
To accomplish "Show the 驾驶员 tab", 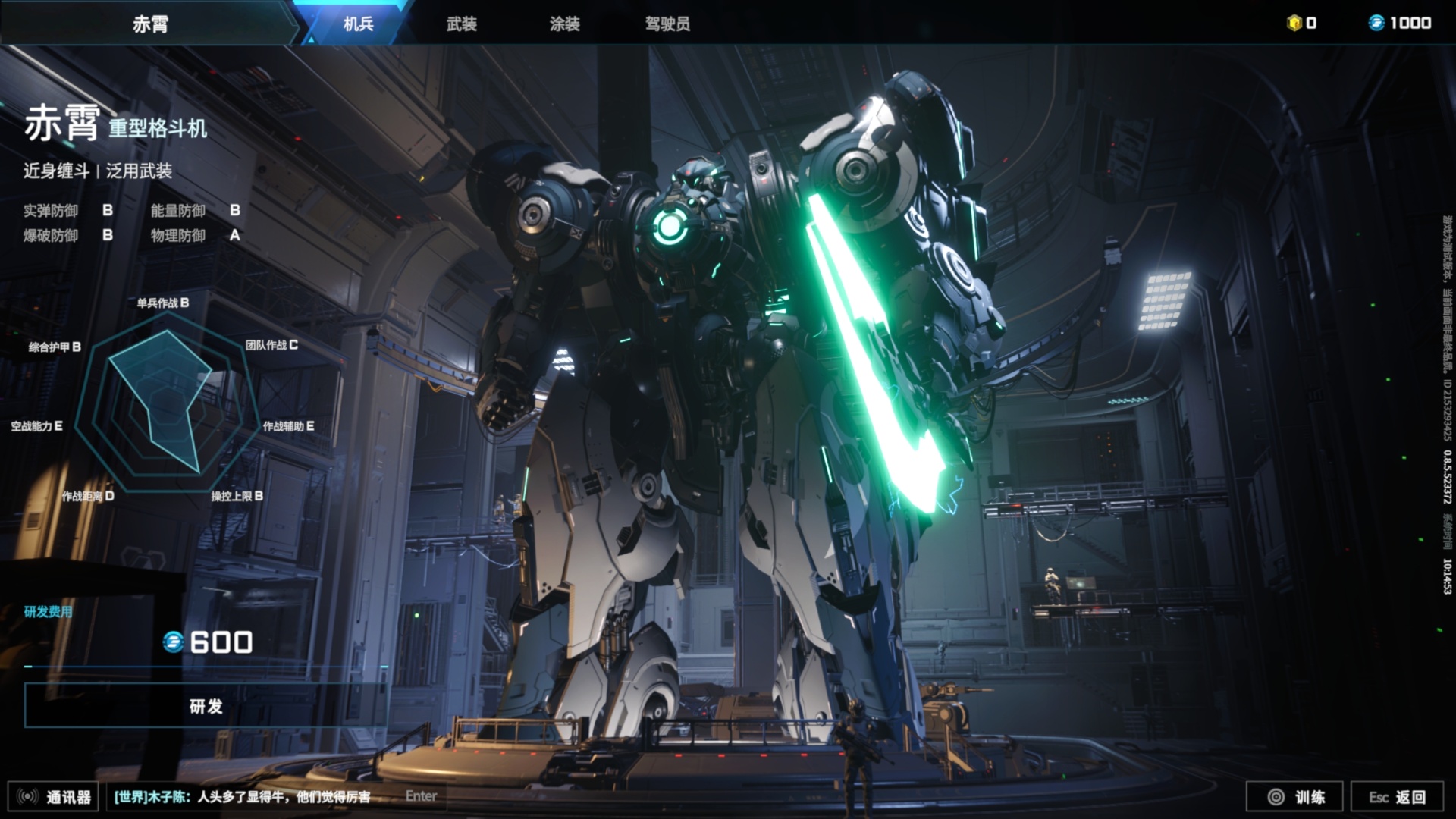I will click(667, 24).
